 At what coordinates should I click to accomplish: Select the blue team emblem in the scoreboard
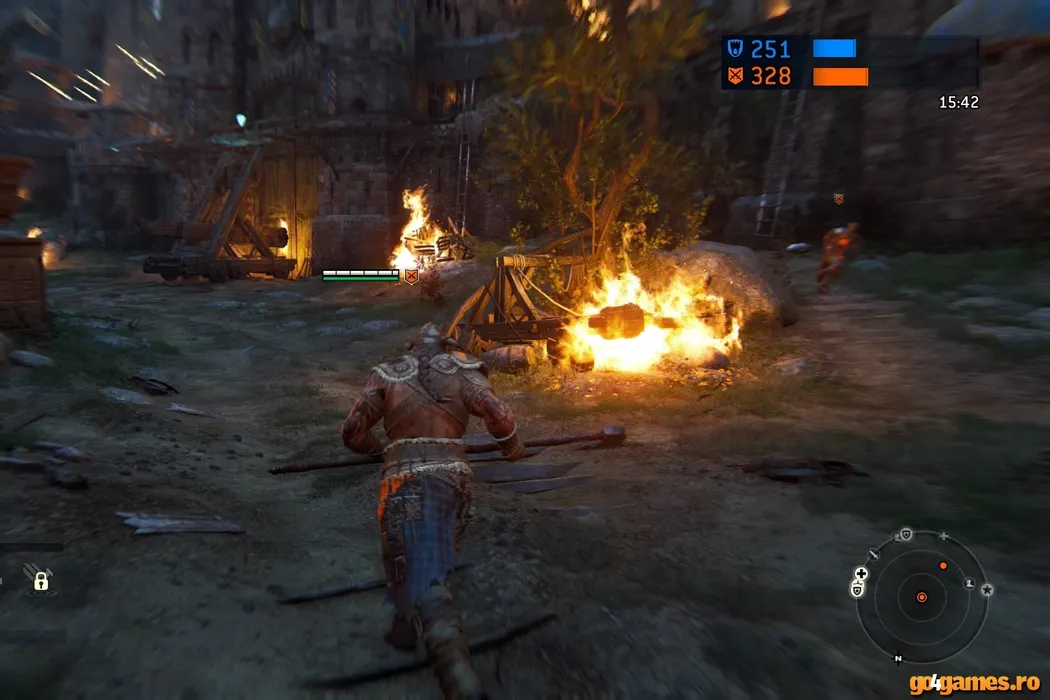pos(736,50)
